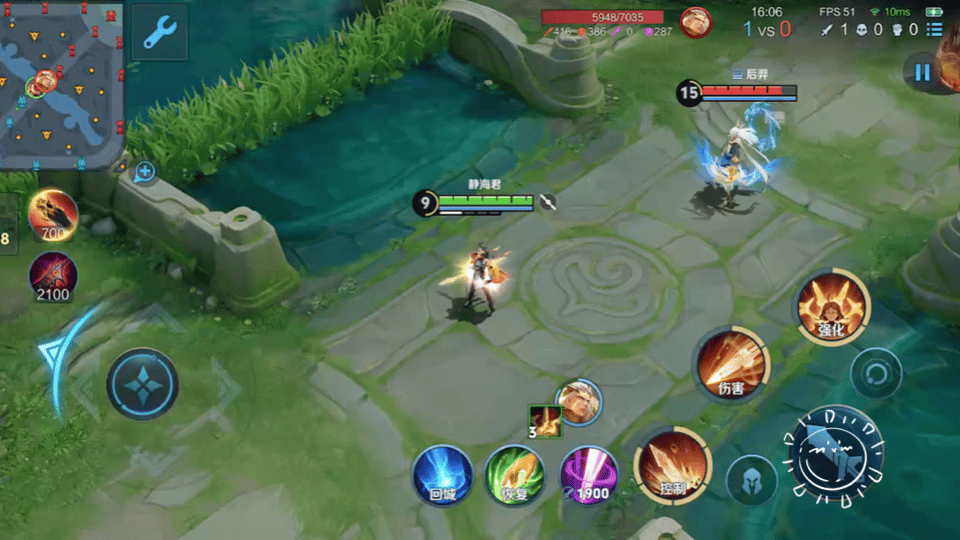Use the 恢复 restore ability
The height and width of the screenshot is (540, 960).
[x=515, y=474]
